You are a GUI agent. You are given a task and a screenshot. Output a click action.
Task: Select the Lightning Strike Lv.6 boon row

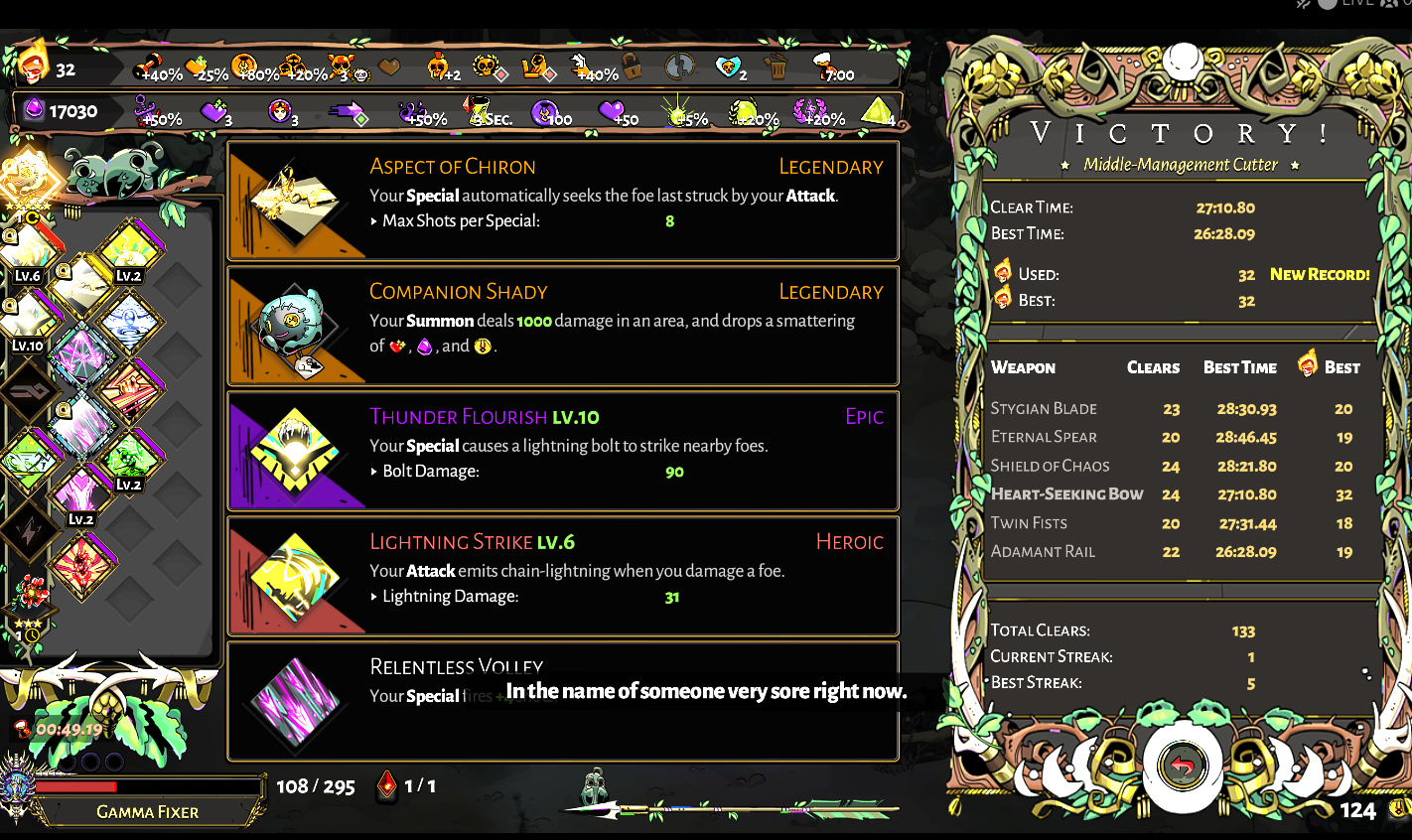coord(563,576)
